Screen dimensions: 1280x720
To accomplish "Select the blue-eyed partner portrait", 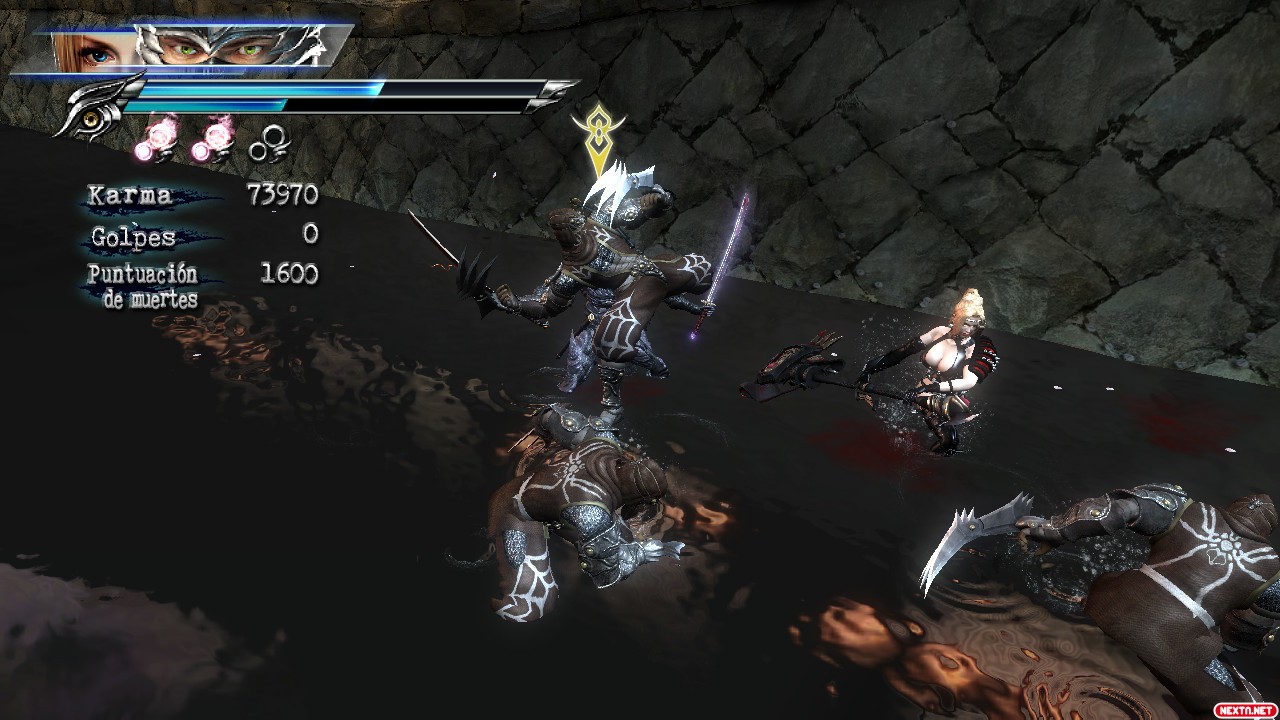I will 92,49.
